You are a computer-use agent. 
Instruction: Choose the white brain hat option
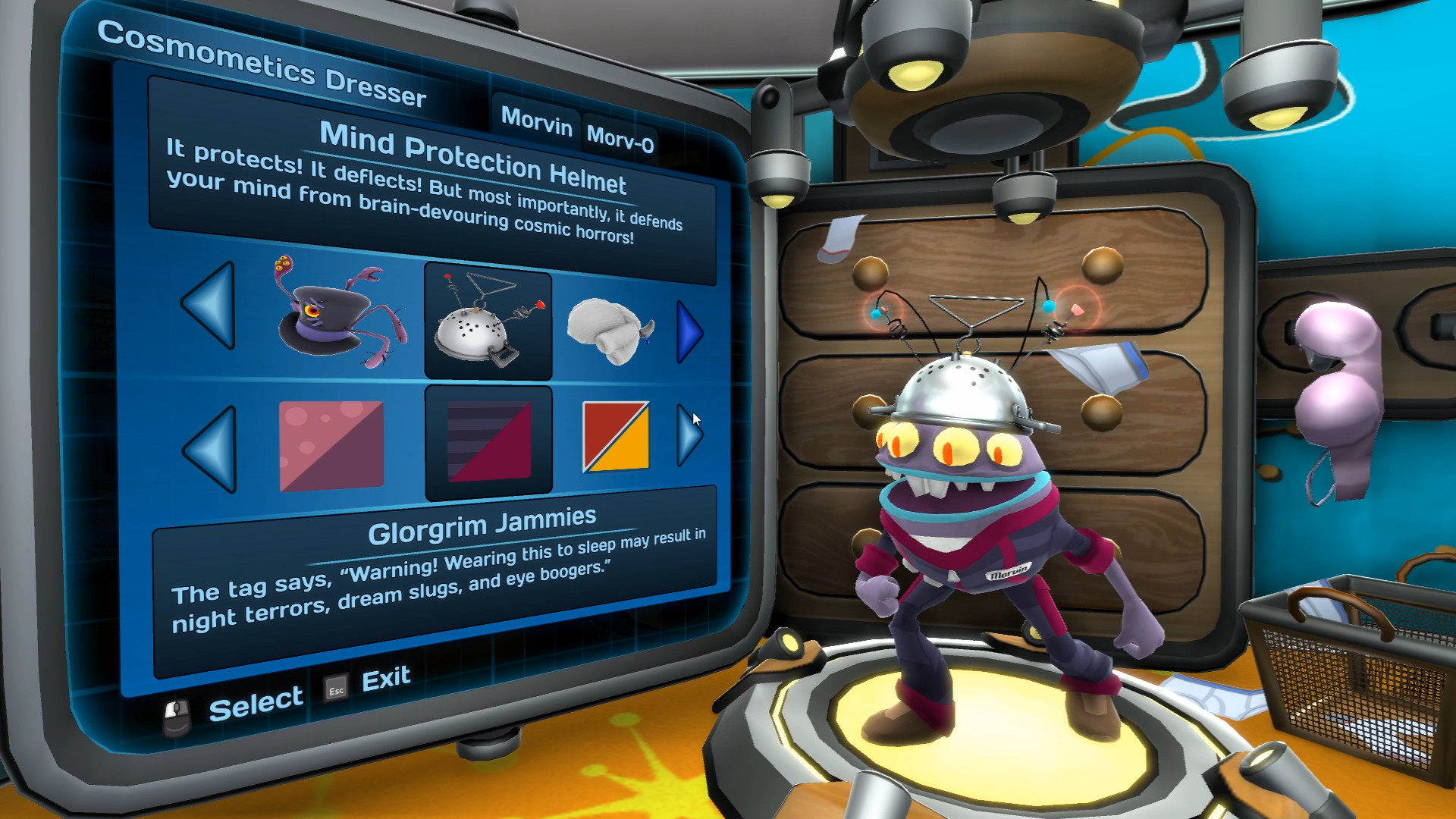pos(607,331)
